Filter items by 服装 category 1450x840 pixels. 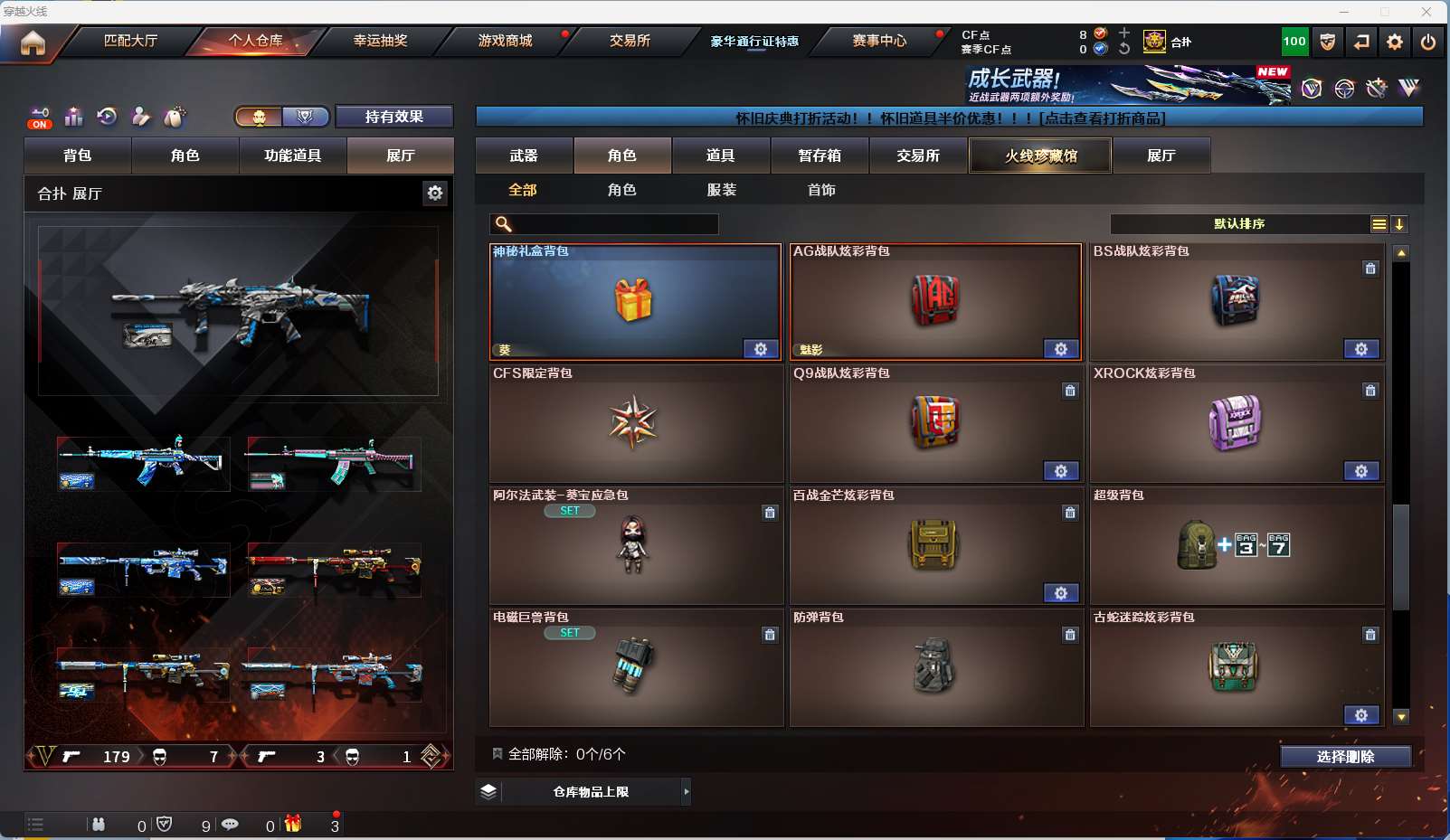722,190
